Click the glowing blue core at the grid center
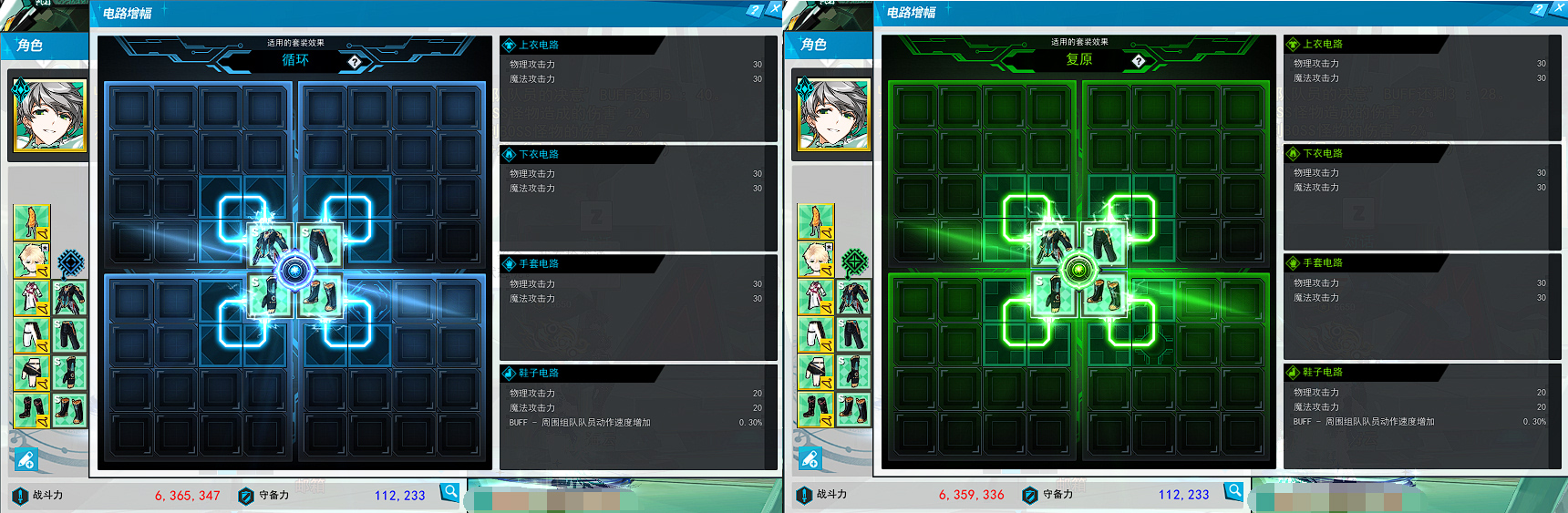1568x513 pixels. (x=295, y=271)
